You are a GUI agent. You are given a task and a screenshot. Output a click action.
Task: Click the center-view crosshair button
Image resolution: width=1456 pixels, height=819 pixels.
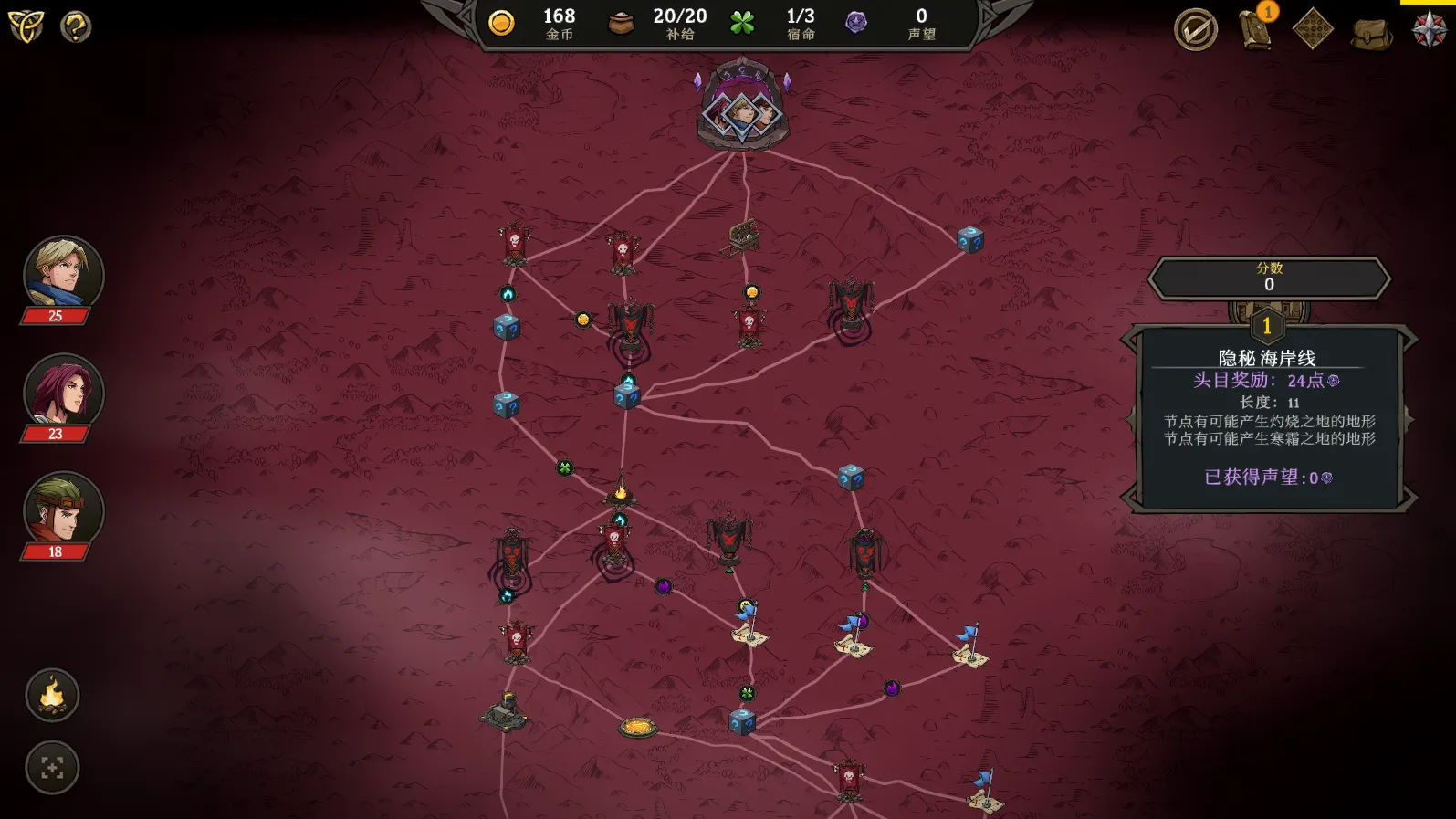pyautogui.click(x=52, y=768)
